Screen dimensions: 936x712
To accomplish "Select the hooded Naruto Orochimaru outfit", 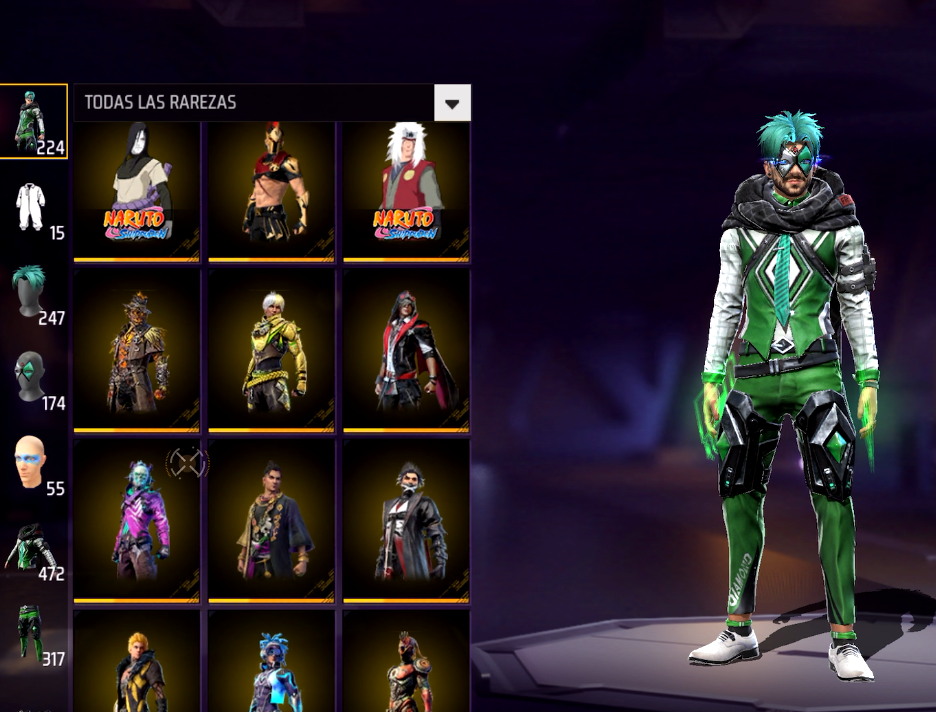I will pos(137,191).
